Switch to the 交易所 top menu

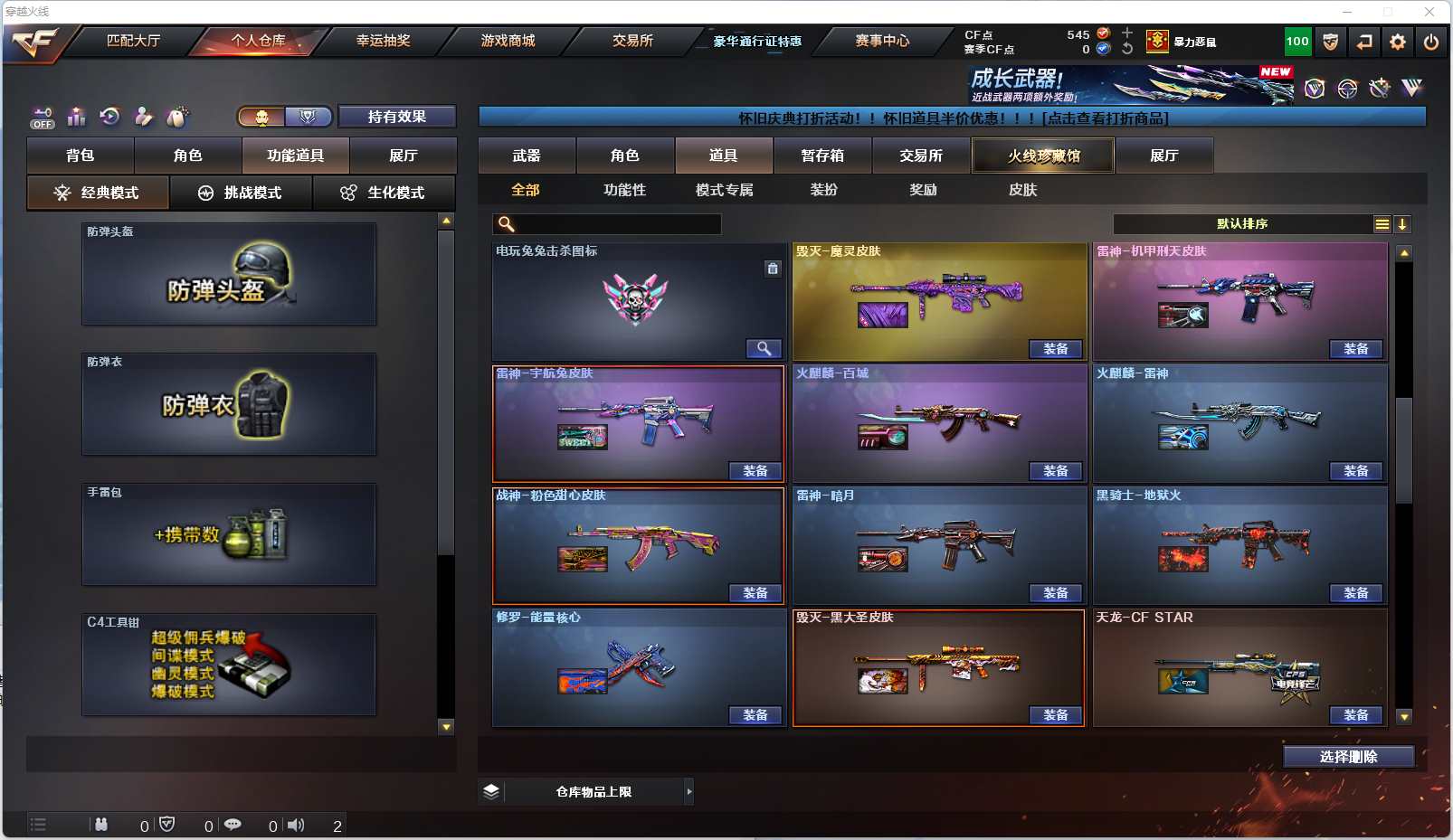(x=632, y=41)
